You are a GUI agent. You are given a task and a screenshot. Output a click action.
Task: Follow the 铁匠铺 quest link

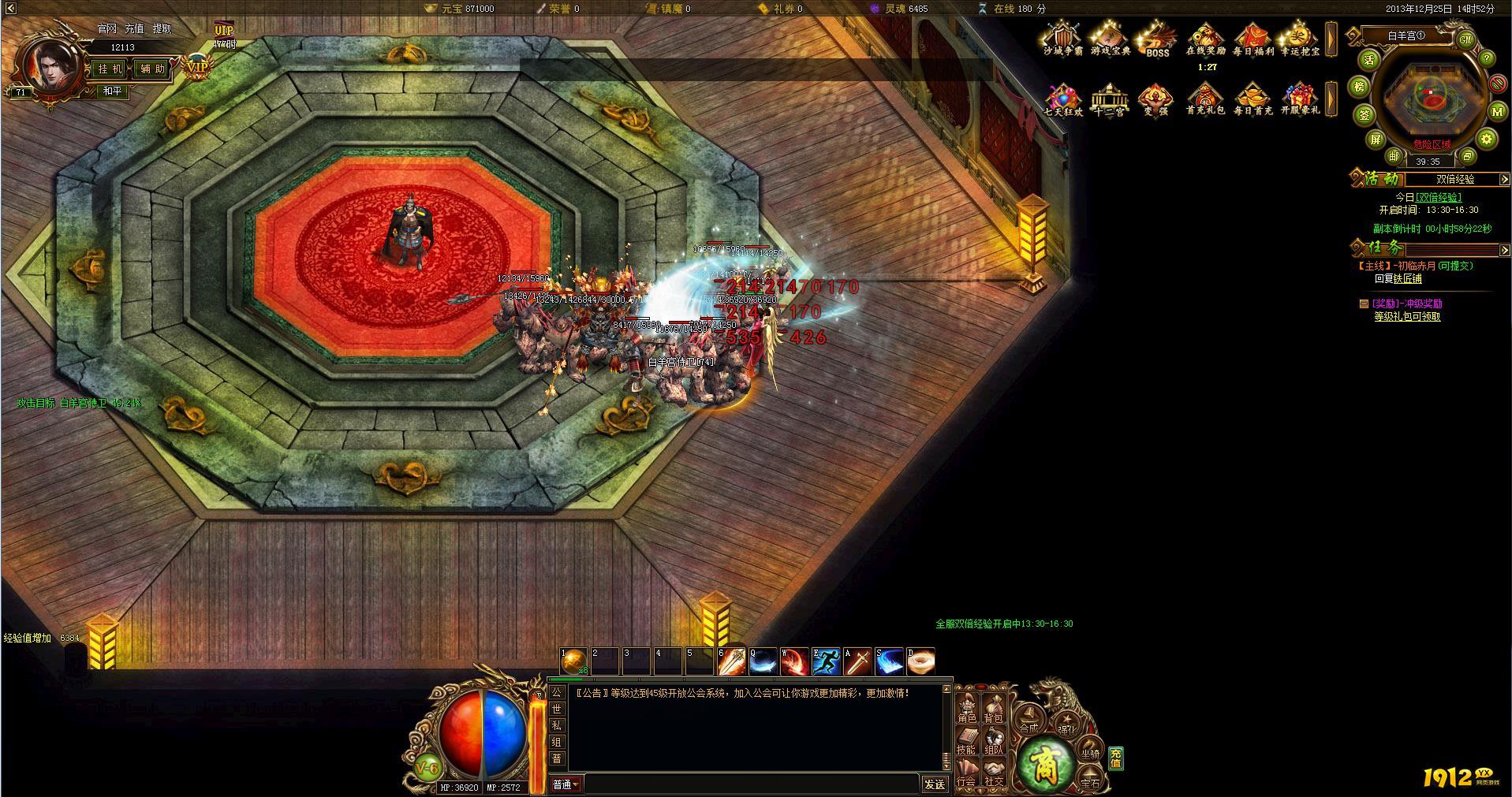point(1407,279)
